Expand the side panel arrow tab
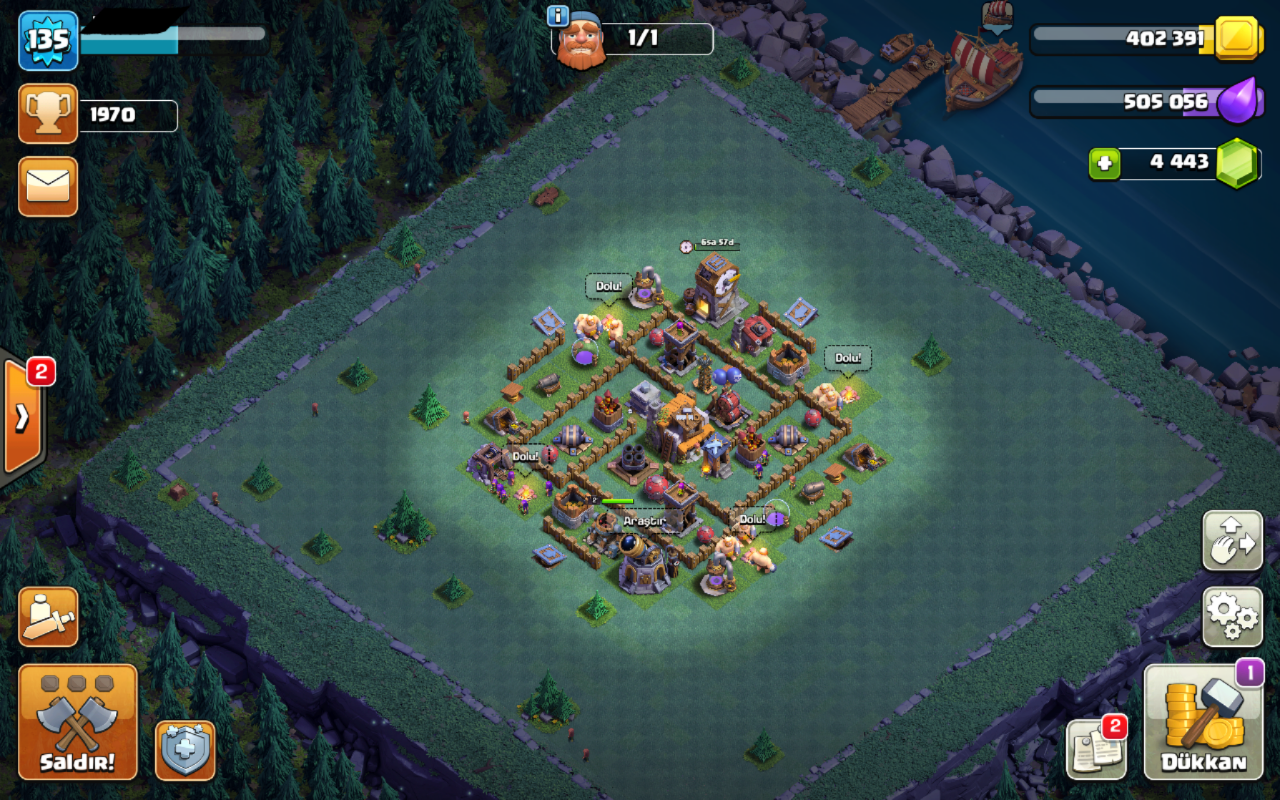The height and width of the screenshot is (800, 1280). (x=22, y=417)
